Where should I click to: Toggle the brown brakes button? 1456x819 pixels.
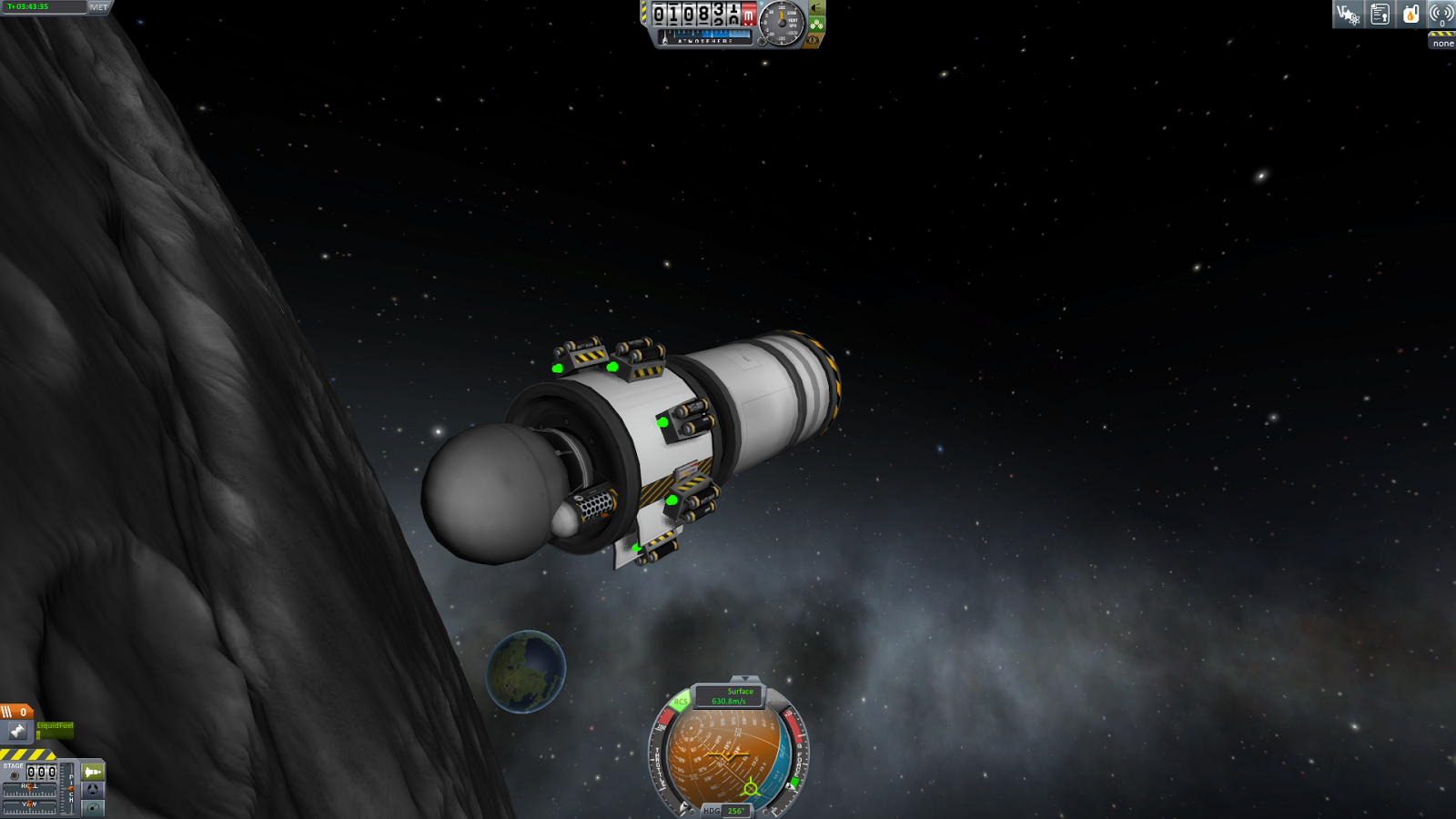click(814, 40)
